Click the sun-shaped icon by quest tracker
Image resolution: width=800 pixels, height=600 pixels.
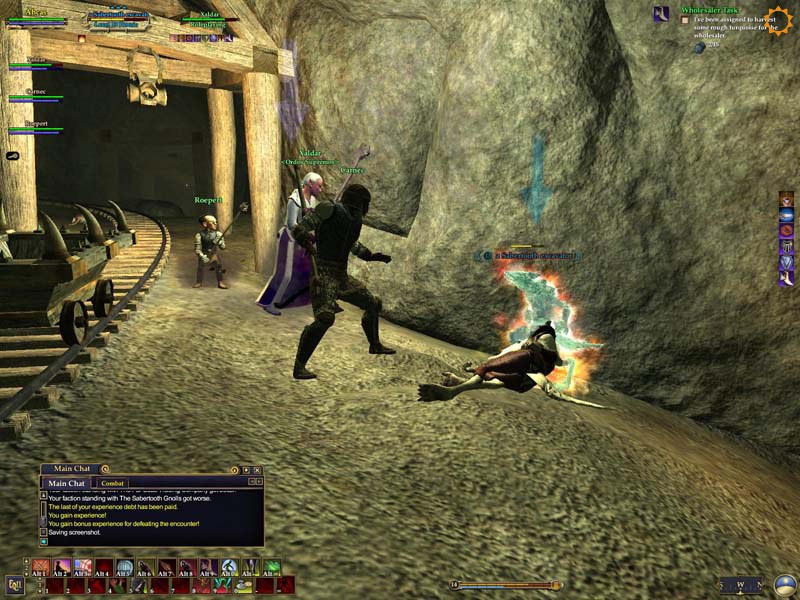pos(778,18)
